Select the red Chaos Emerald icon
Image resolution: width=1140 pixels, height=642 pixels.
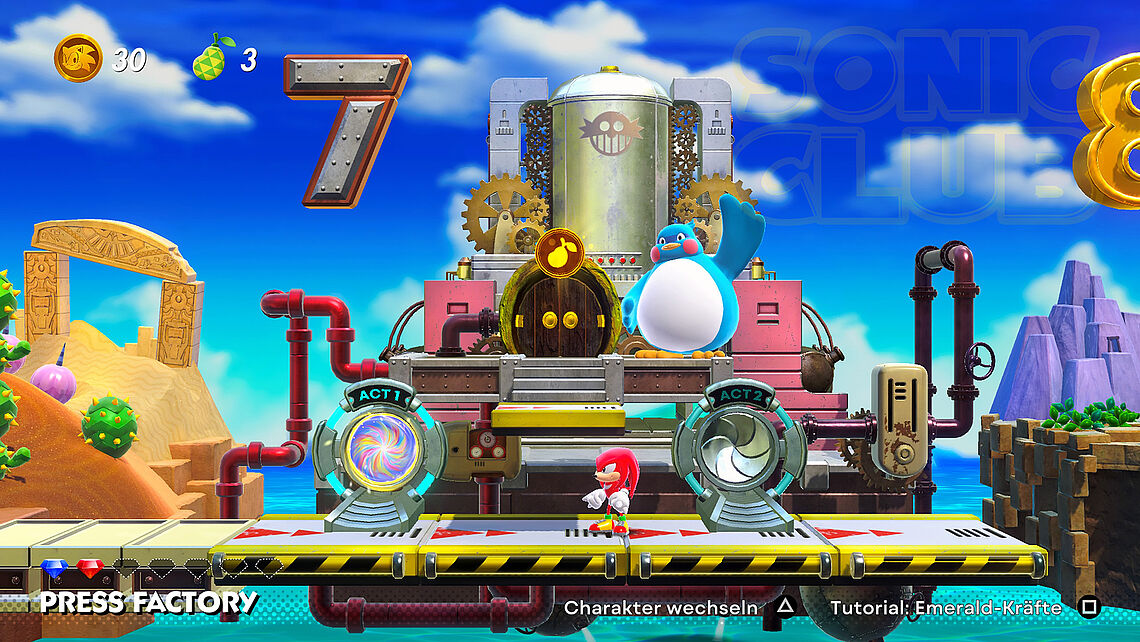[90, 569]
